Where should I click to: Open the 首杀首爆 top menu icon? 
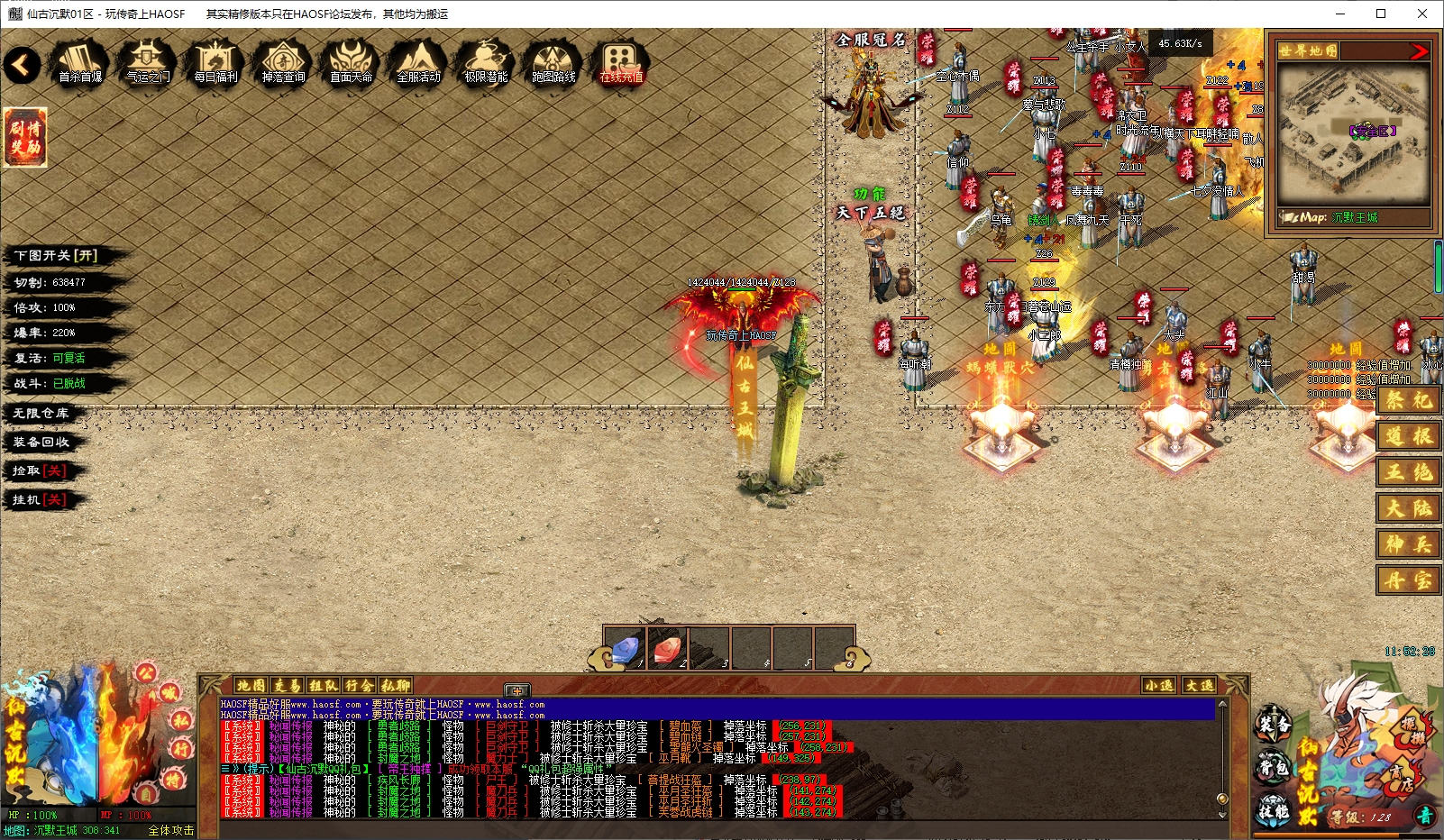click(x=80, y=62)
